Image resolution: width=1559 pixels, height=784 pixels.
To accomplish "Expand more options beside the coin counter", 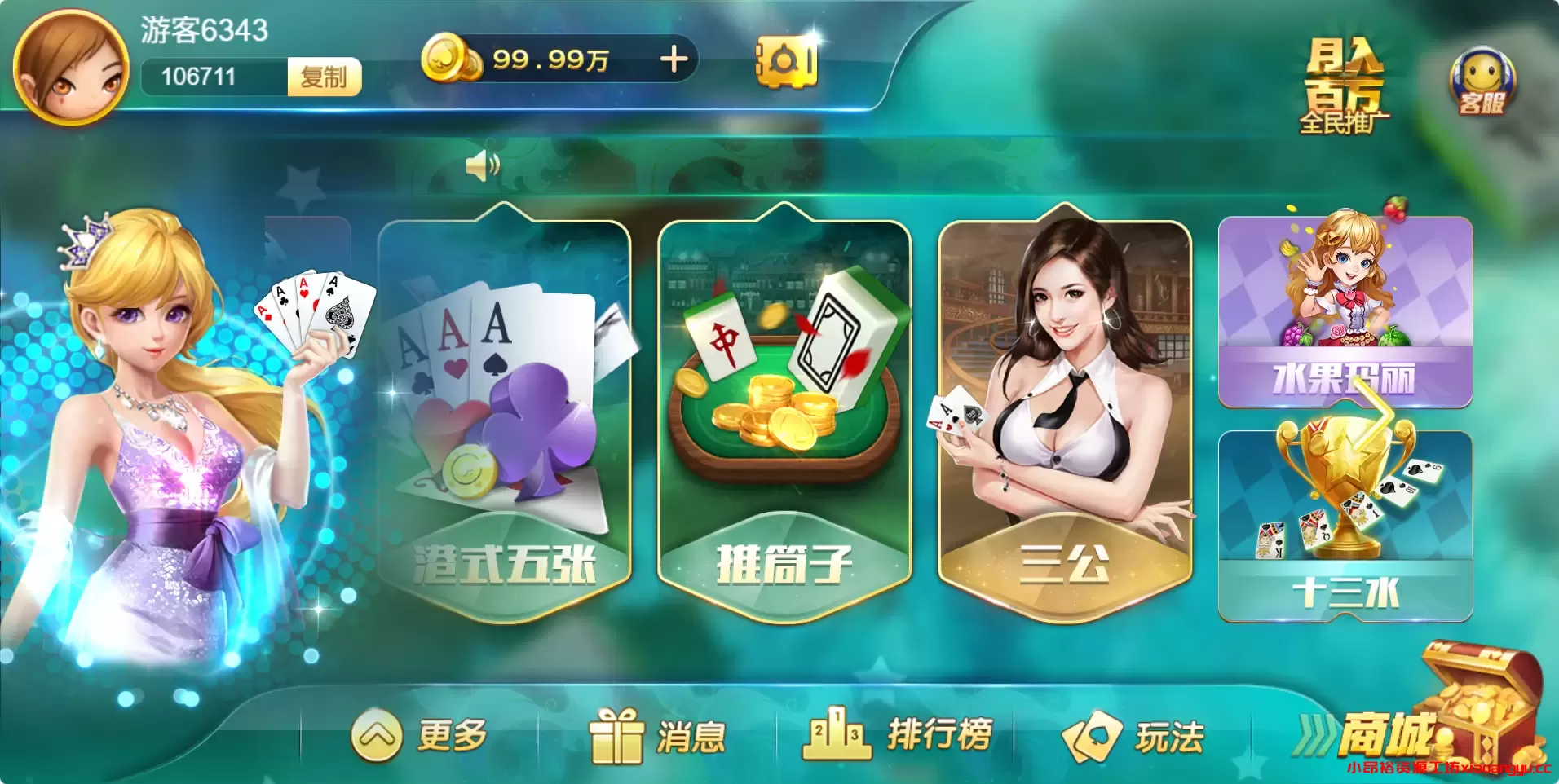I will [x=674, y=59].
